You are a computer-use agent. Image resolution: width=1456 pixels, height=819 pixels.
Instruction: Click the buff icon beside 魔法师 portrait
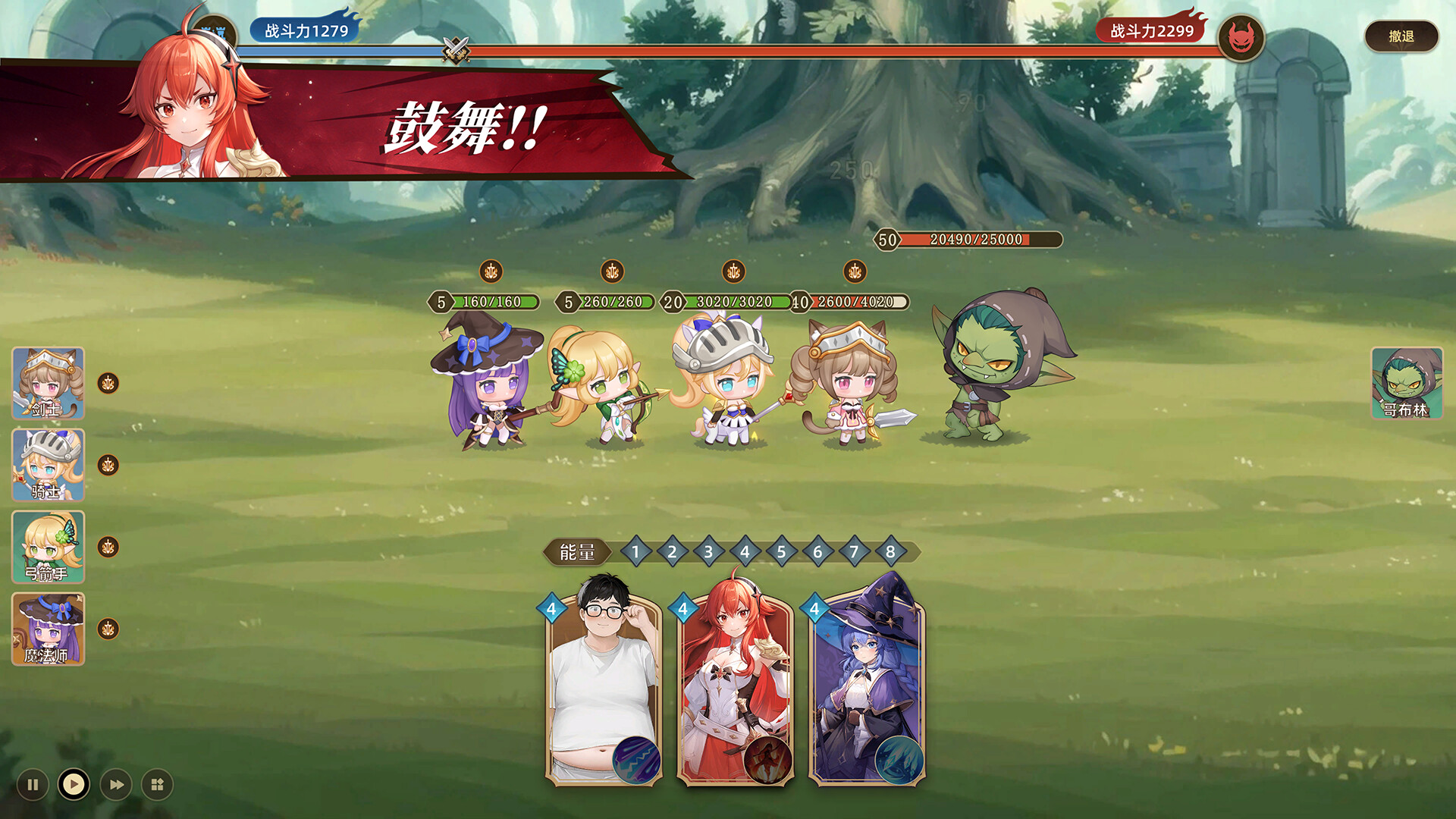pos(108,629)
